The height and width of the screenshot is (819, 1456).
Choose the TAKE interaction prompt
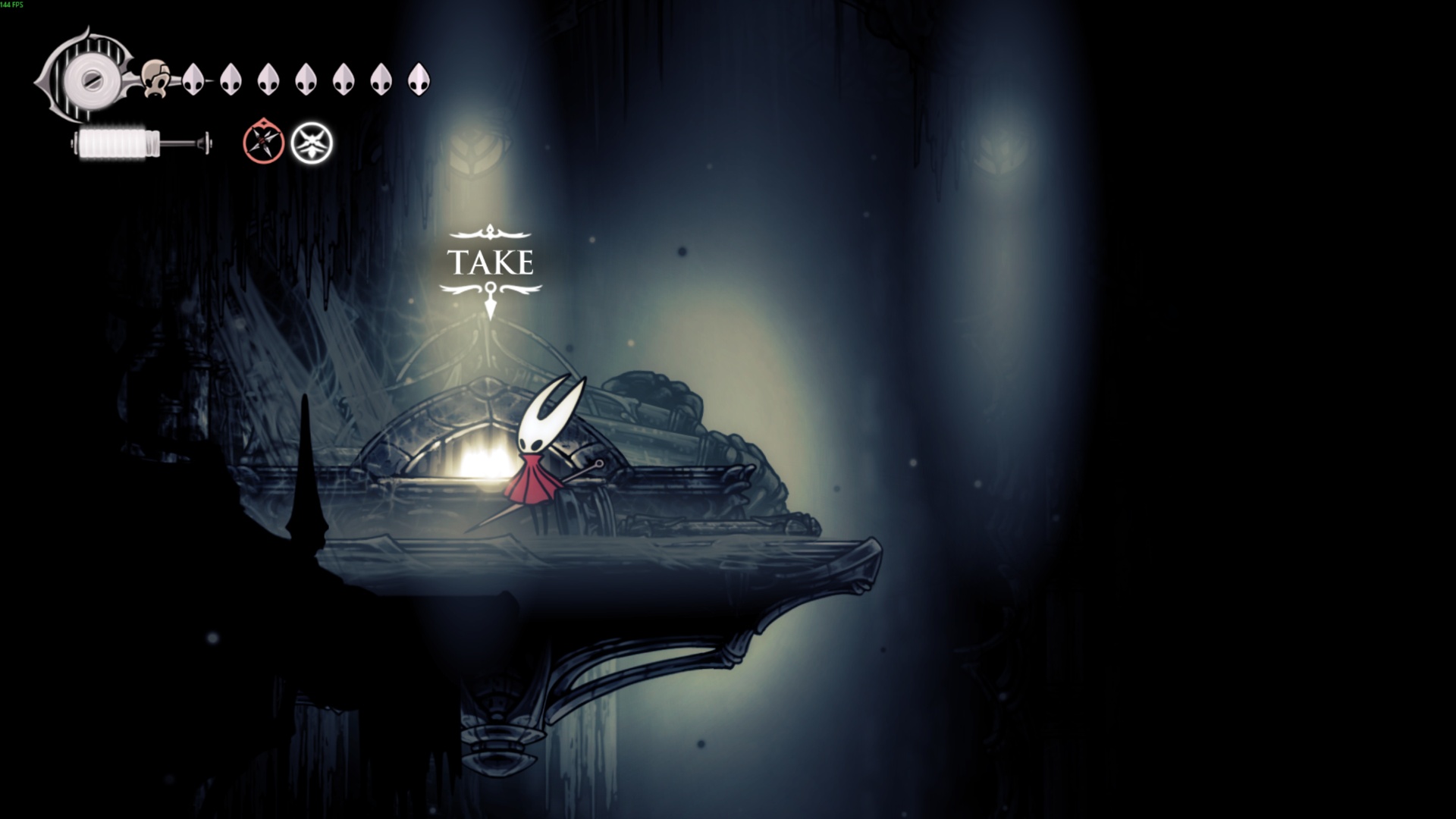[491, 262]
